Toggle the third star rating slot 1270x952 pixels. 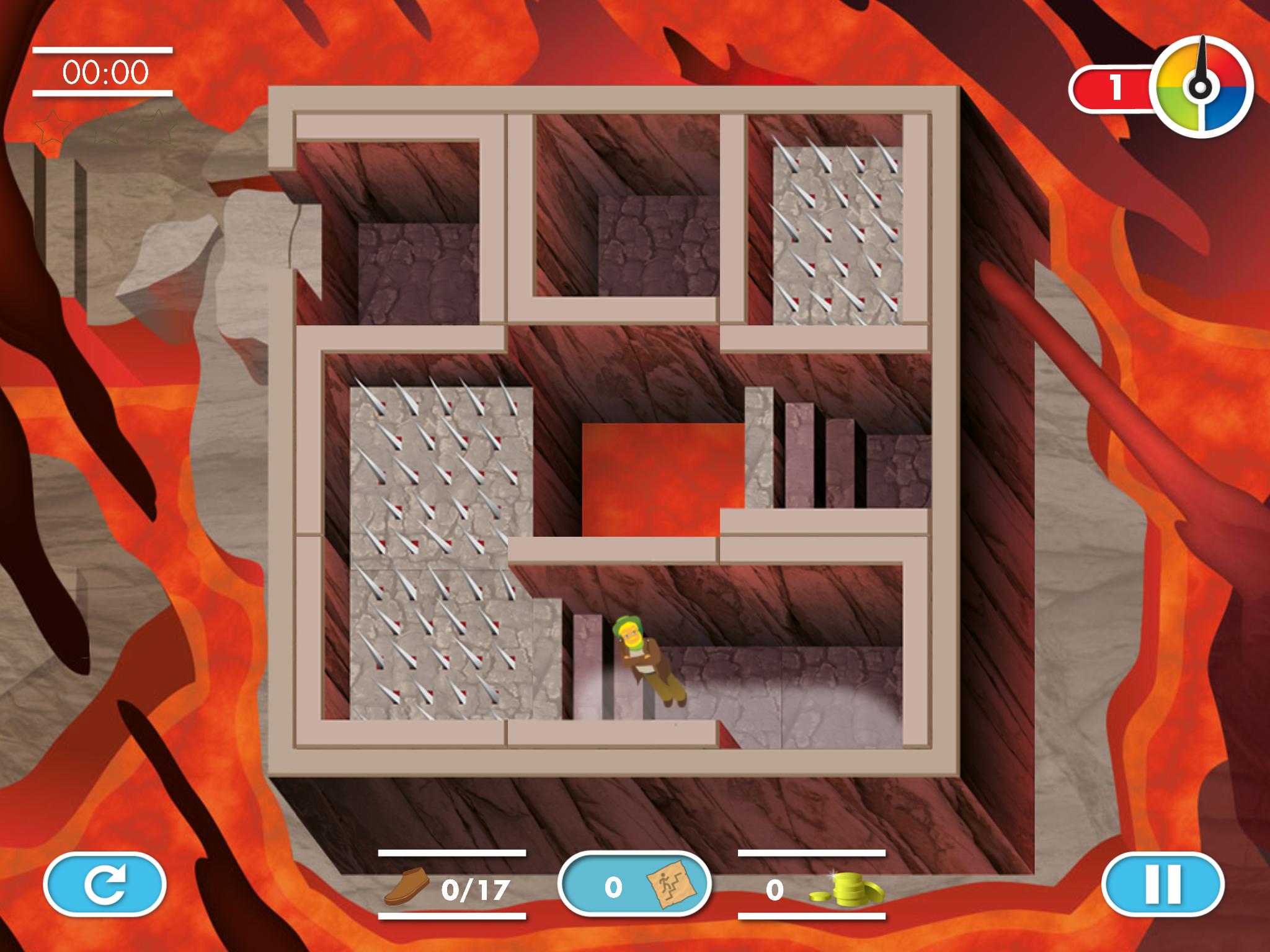(157, 127)
